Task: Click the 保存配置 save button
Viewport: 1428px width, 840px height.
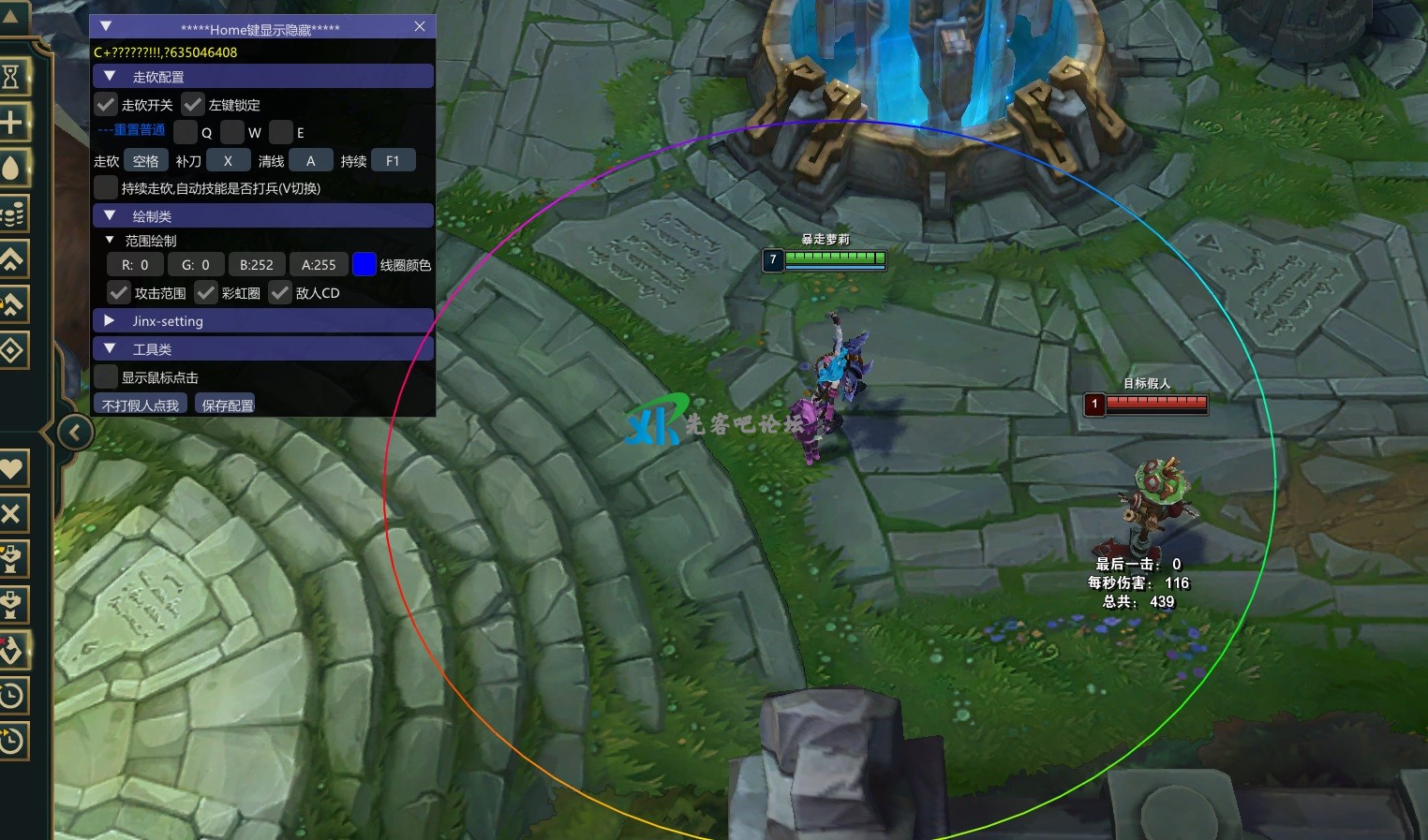Action: click(228, 405)
